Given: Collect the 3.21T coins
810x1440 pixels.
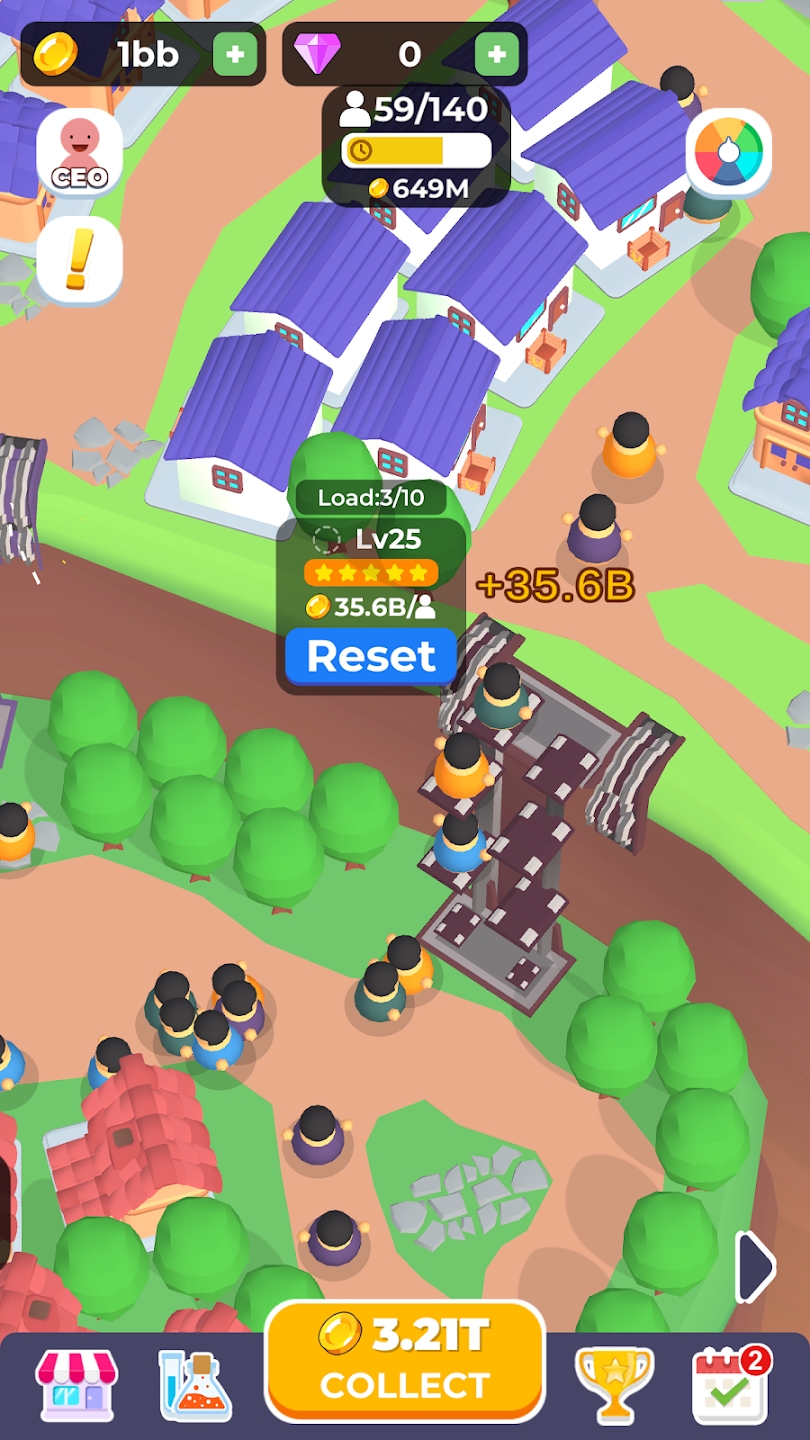Looking at the screenshot, I should (405, 1361).
